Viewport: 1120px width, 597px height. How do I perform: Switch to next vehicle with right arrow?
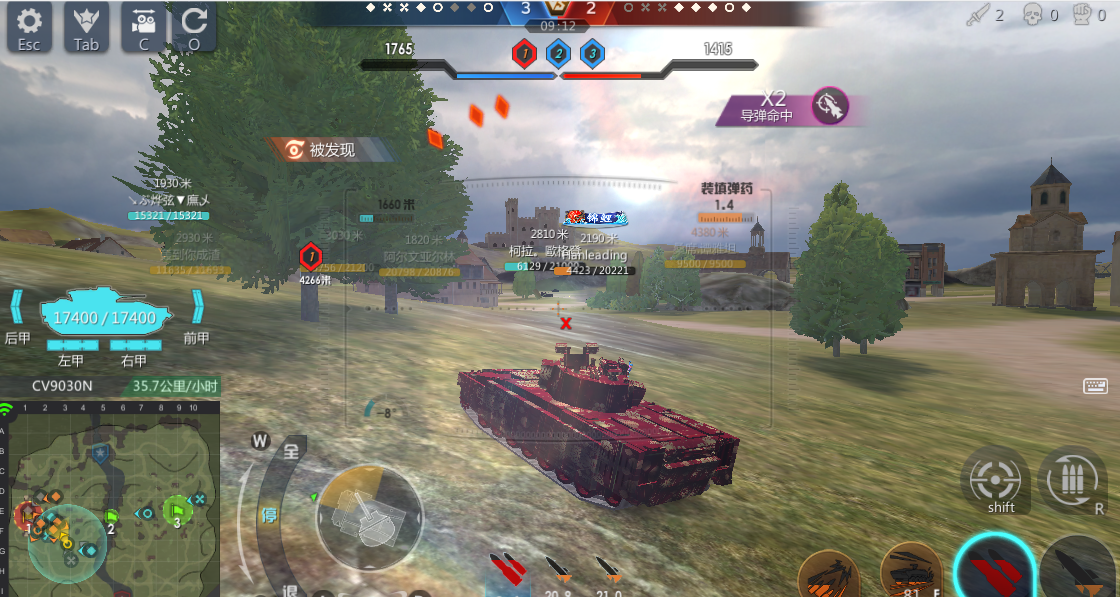pyautogui.click(x=197, y=306)
